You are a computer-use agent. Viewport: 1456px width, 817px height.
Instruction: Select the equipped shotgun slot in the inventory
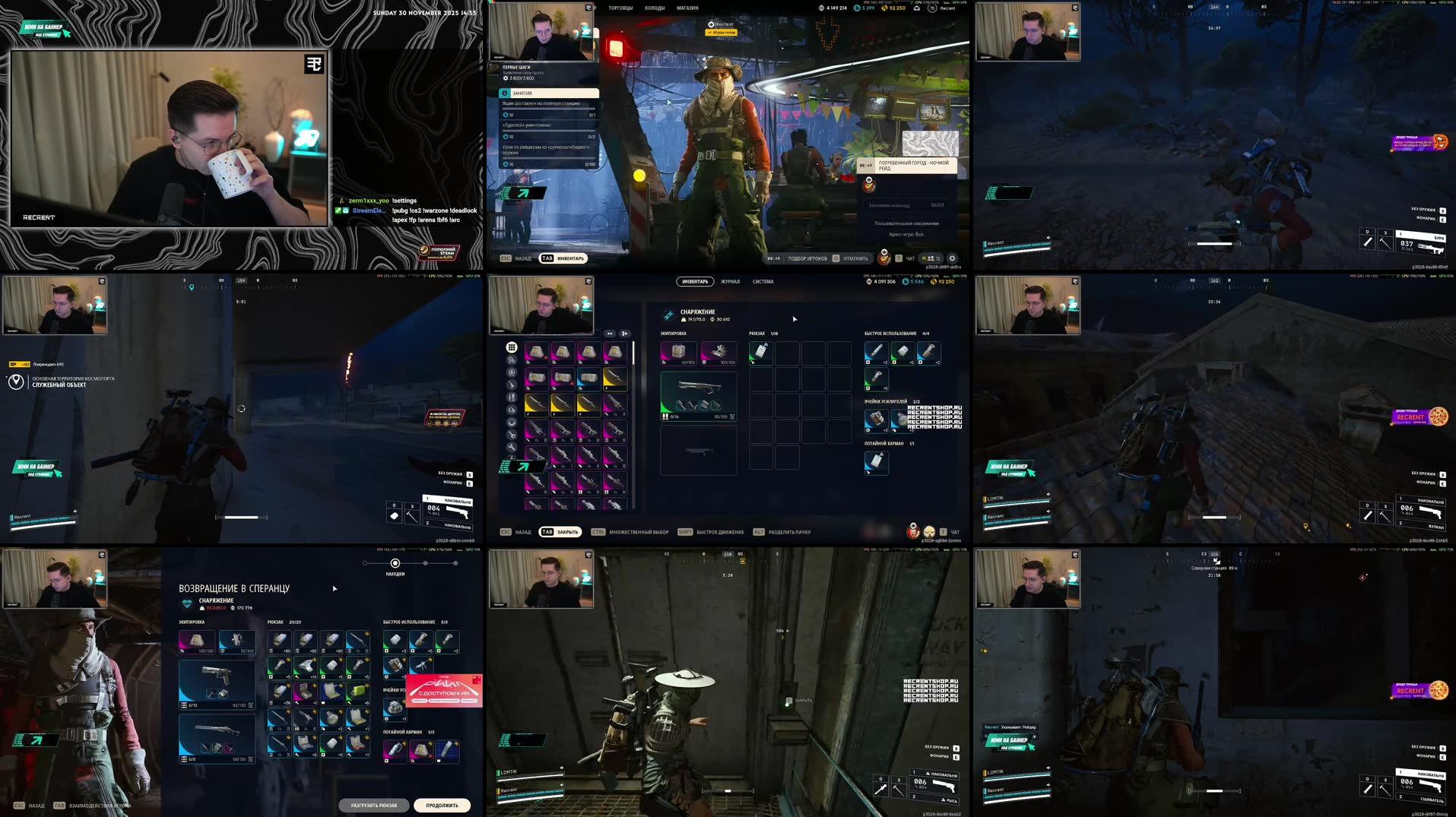click(x=699, y=395)
